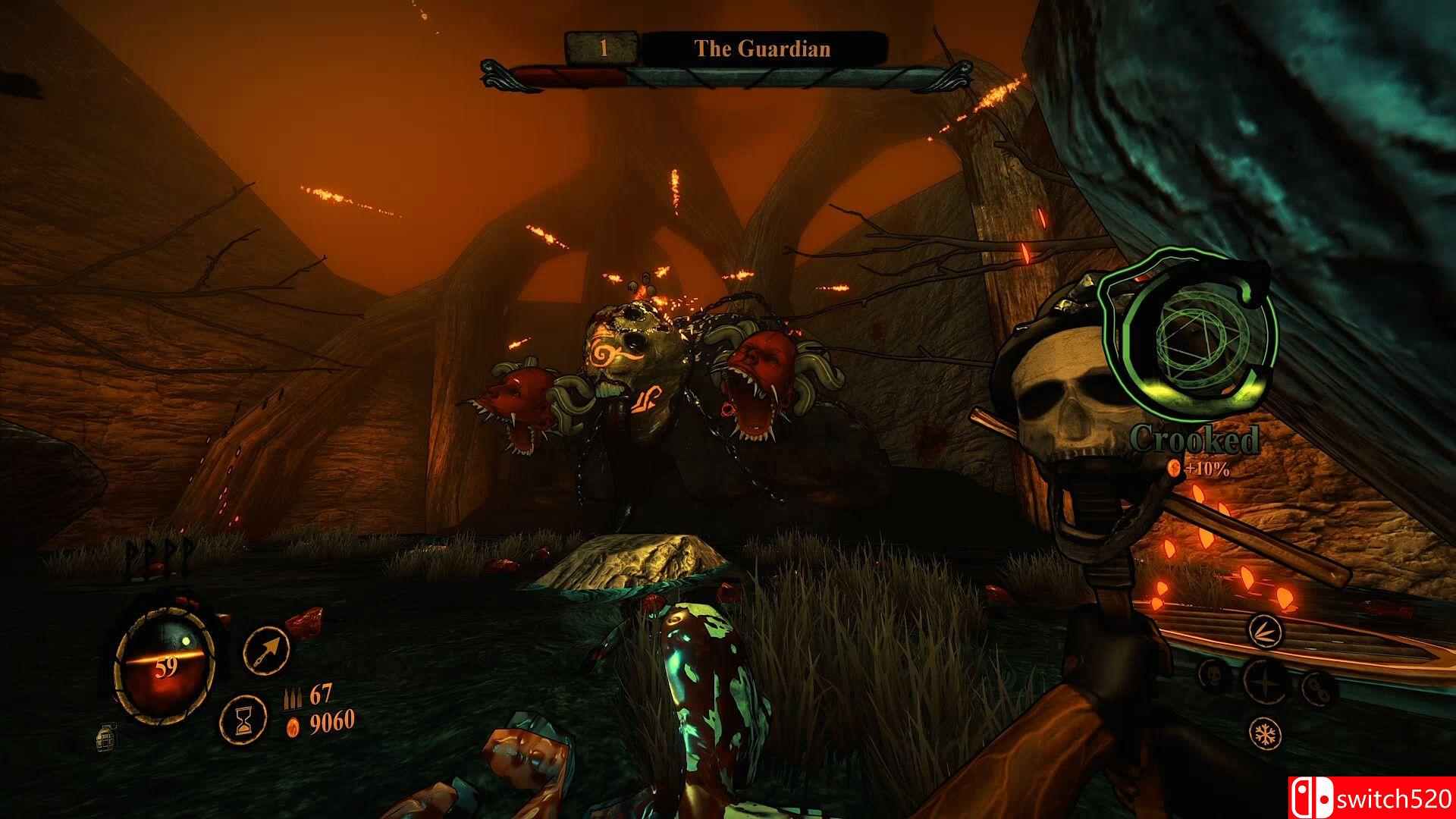
Task: Select the grenade icon
Action: pyautogui.click(x=106, y=737)
